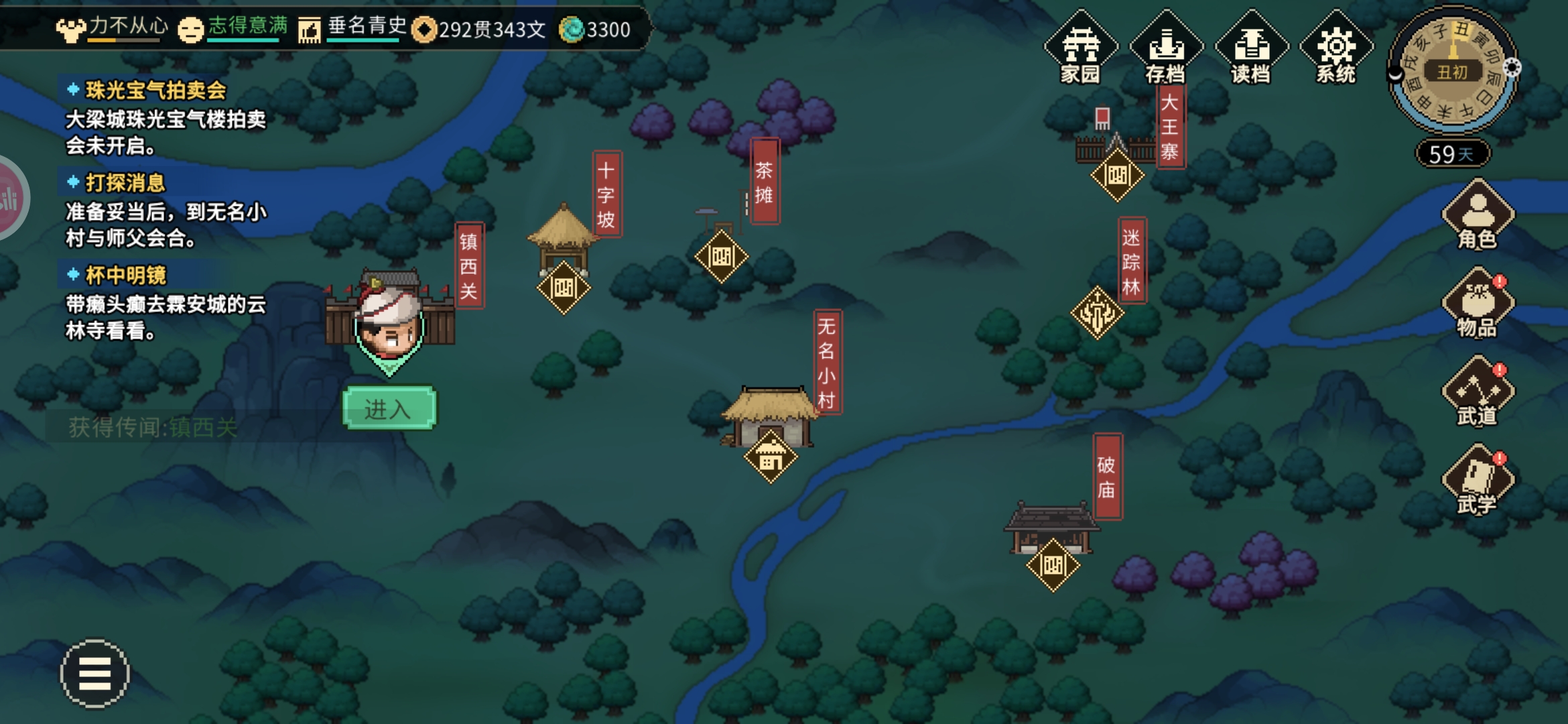Screen dimensions: 1568x724
Task: Open the round hamburger menu button
Action: pyautogui.click(x=94, y=673)
